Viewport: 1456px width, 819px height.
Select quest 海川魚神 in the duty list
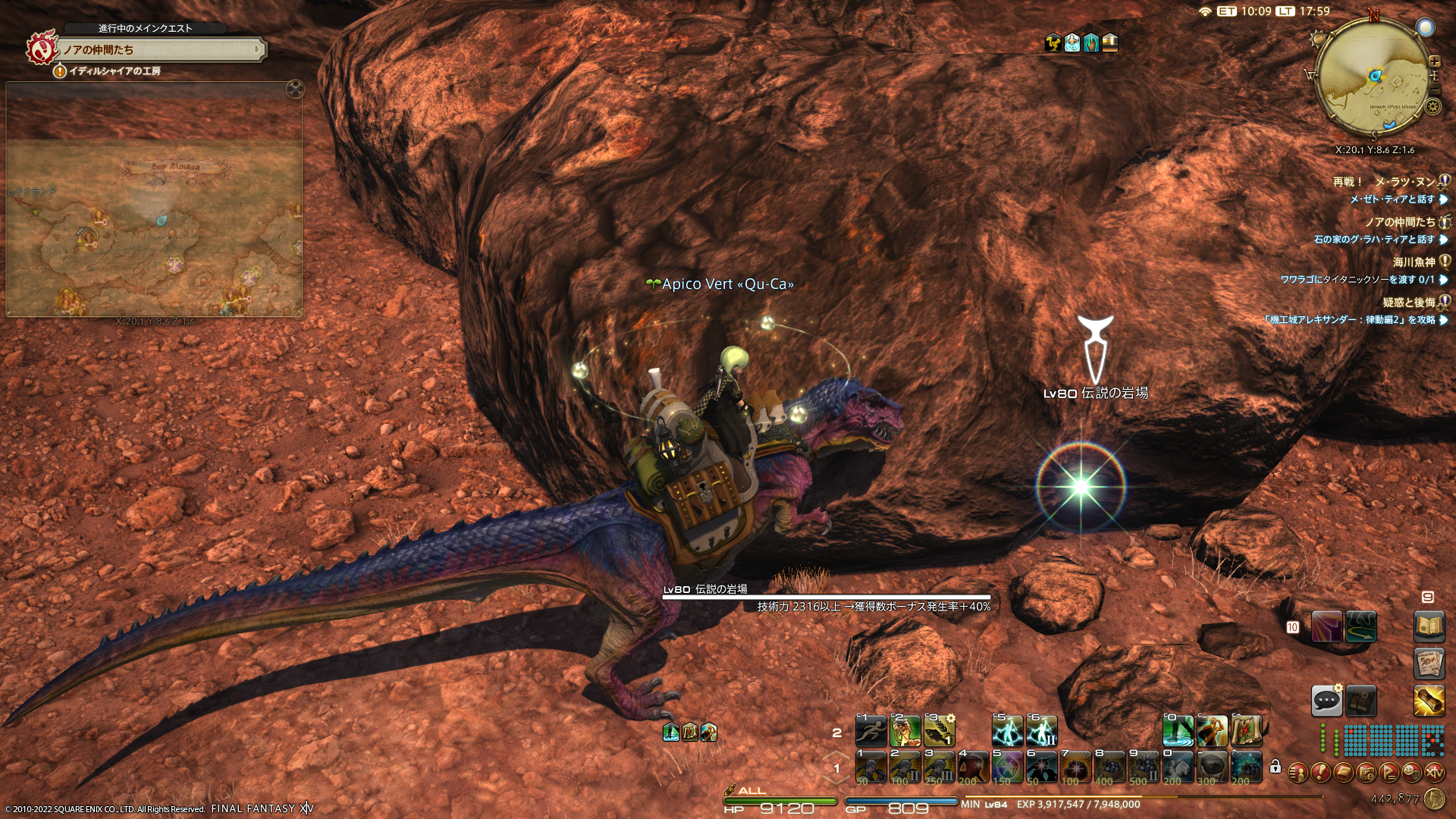coord(1414,262)
